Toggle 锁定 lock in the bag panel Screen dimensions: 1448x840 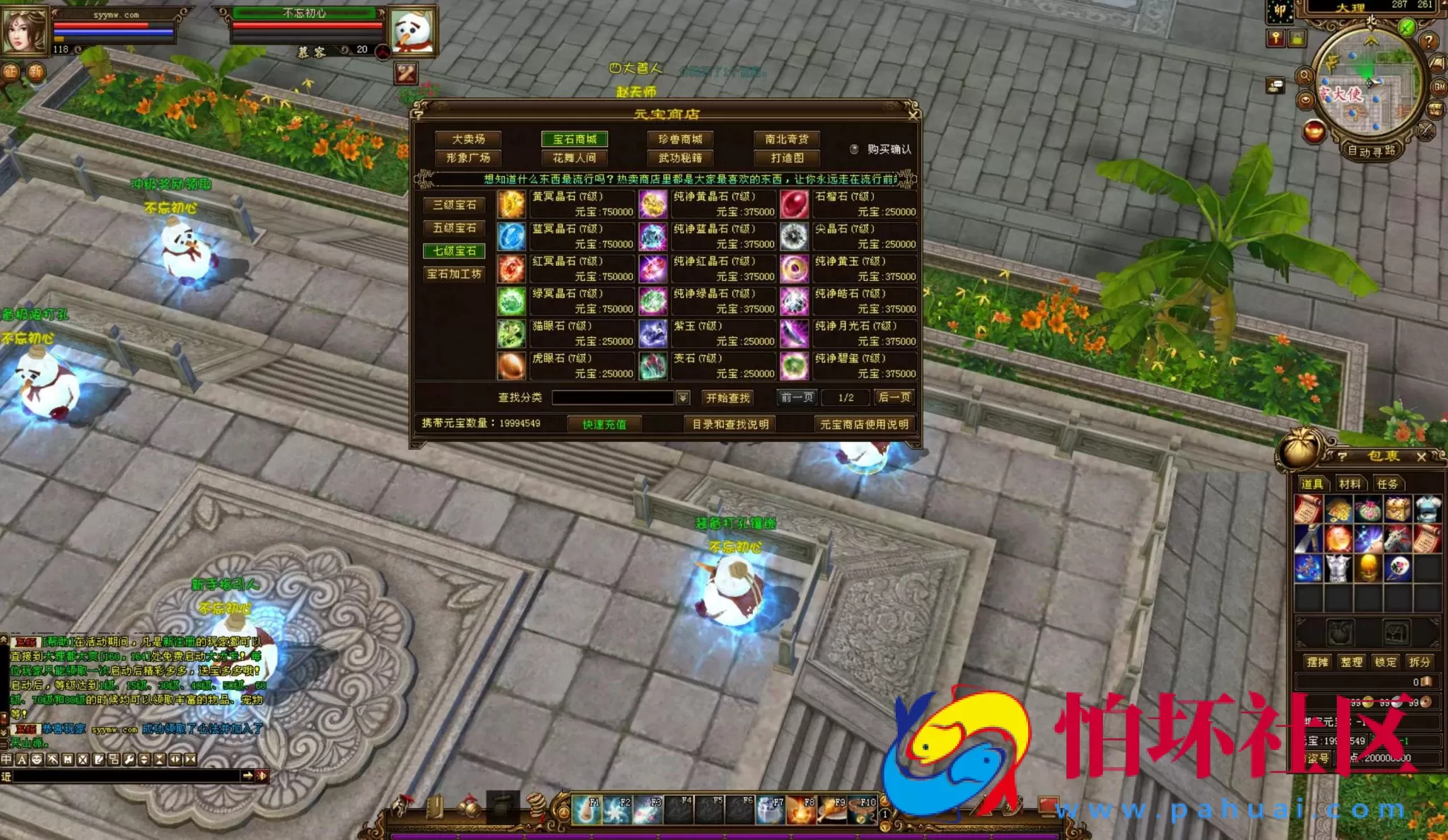tap(1386, 660)
